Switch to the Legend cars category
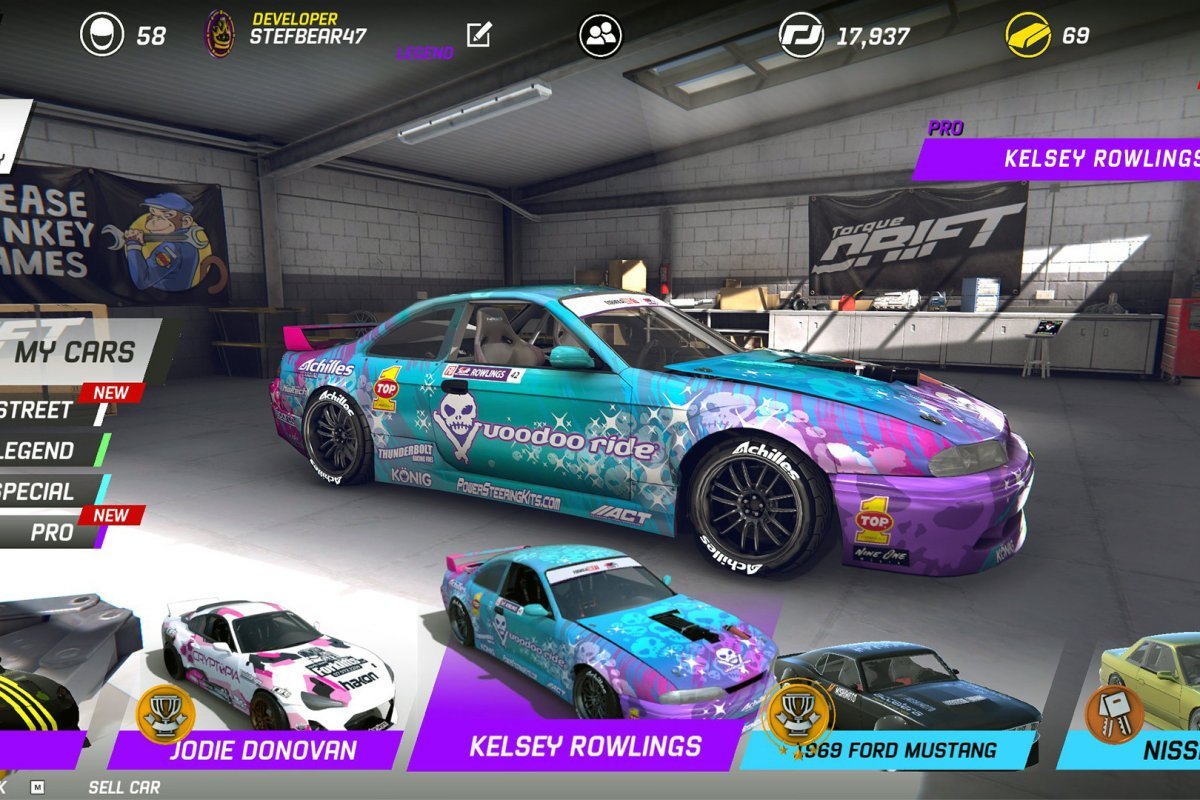Viewport: 1200px width, 800px height. [x=40, y=451]
